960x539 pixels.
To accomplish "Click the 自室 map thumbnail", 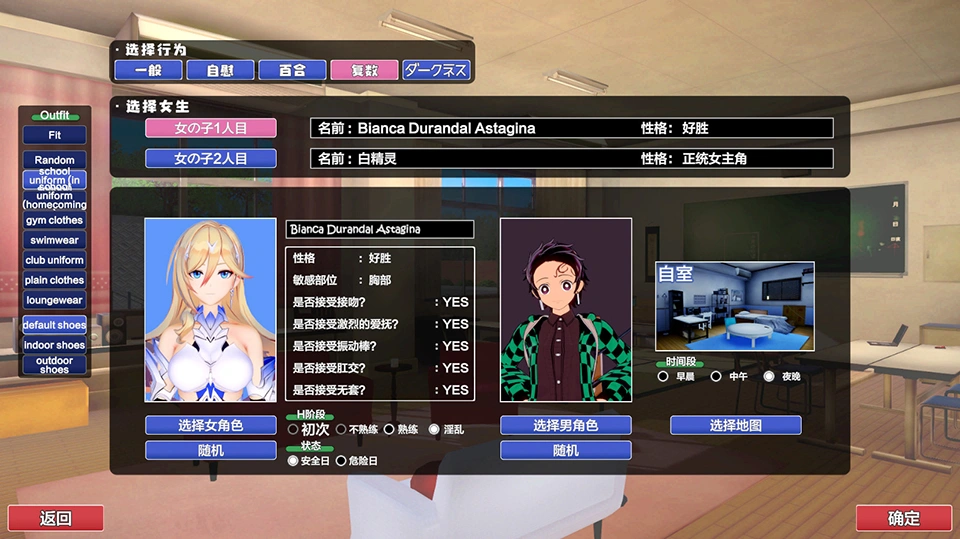I will [x=734, y=306].
